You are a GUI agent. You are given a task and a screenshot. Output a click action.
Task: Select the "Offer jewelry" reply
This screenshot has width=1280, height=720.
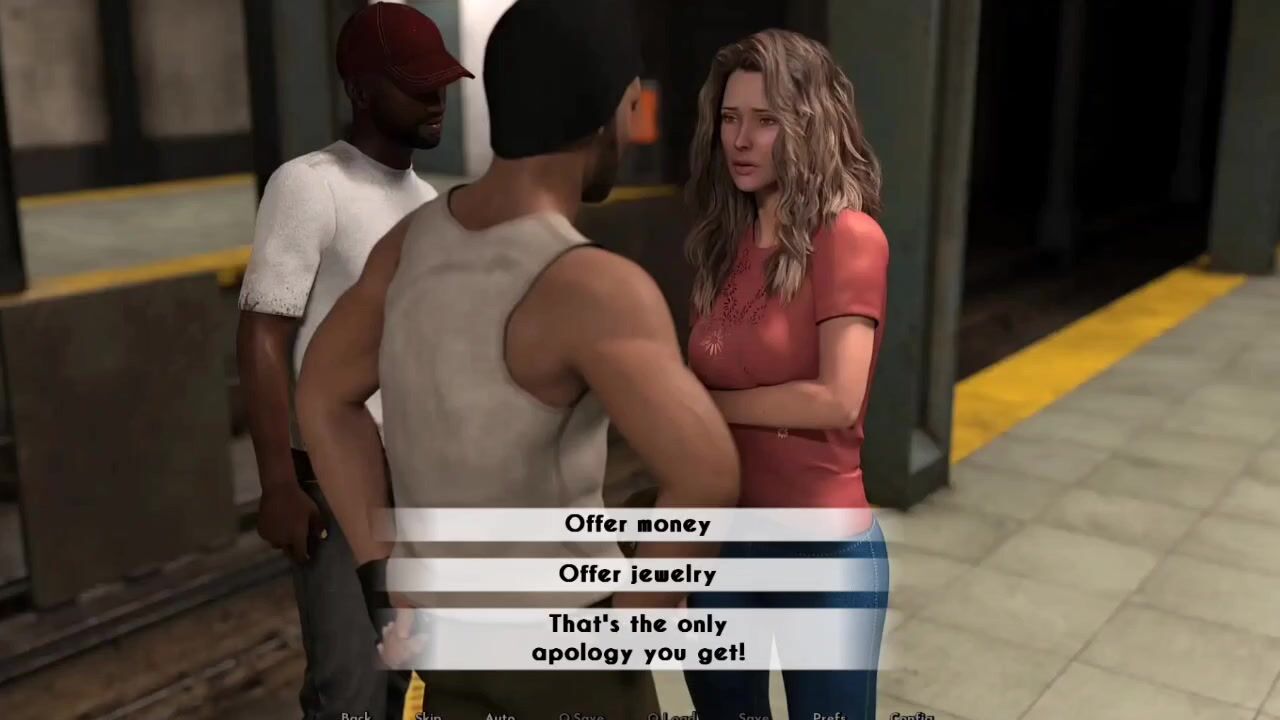tap(637, 574)
